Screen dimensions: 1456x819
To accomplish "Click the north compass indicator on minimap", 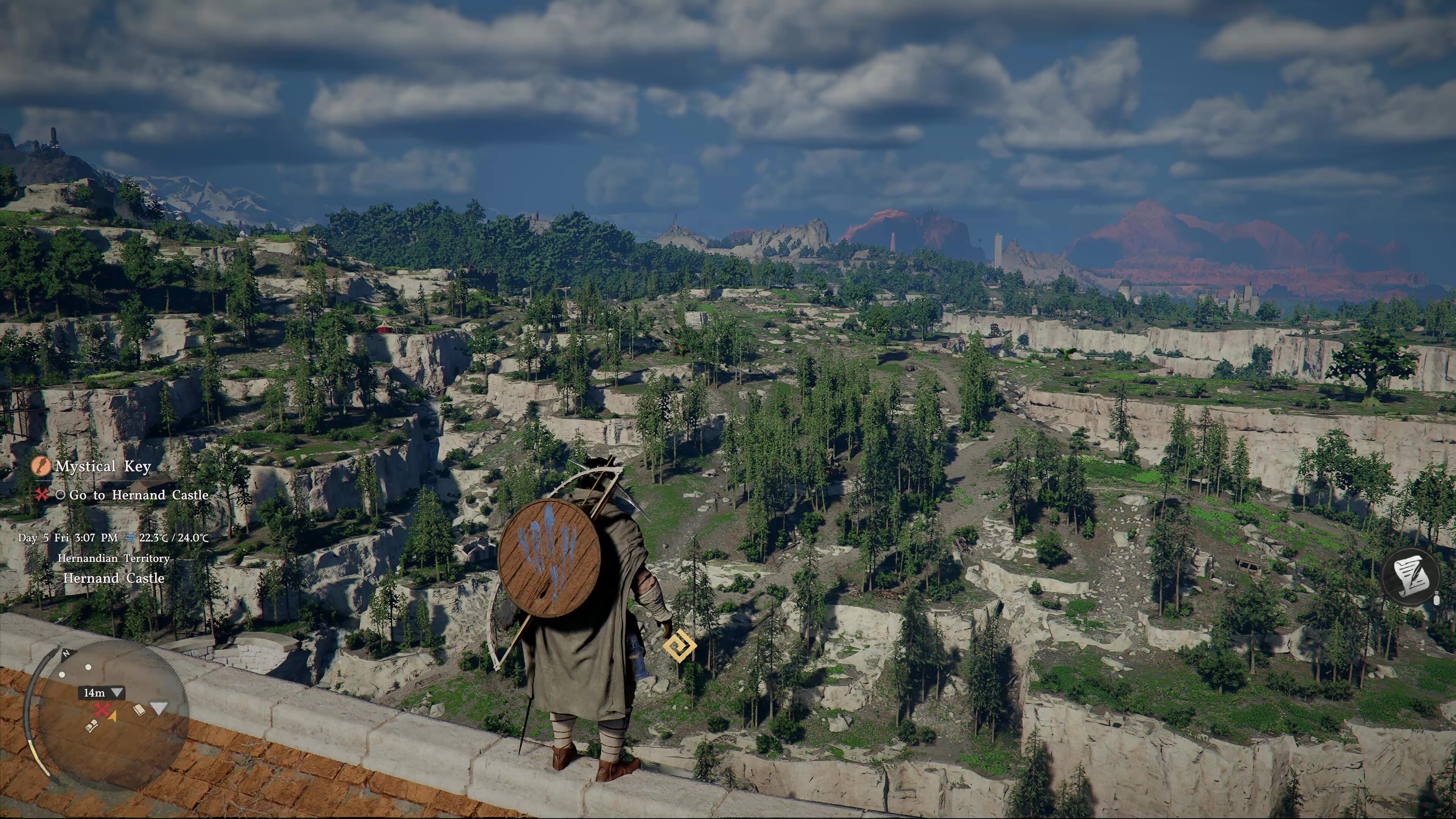I will coord(66,653).
